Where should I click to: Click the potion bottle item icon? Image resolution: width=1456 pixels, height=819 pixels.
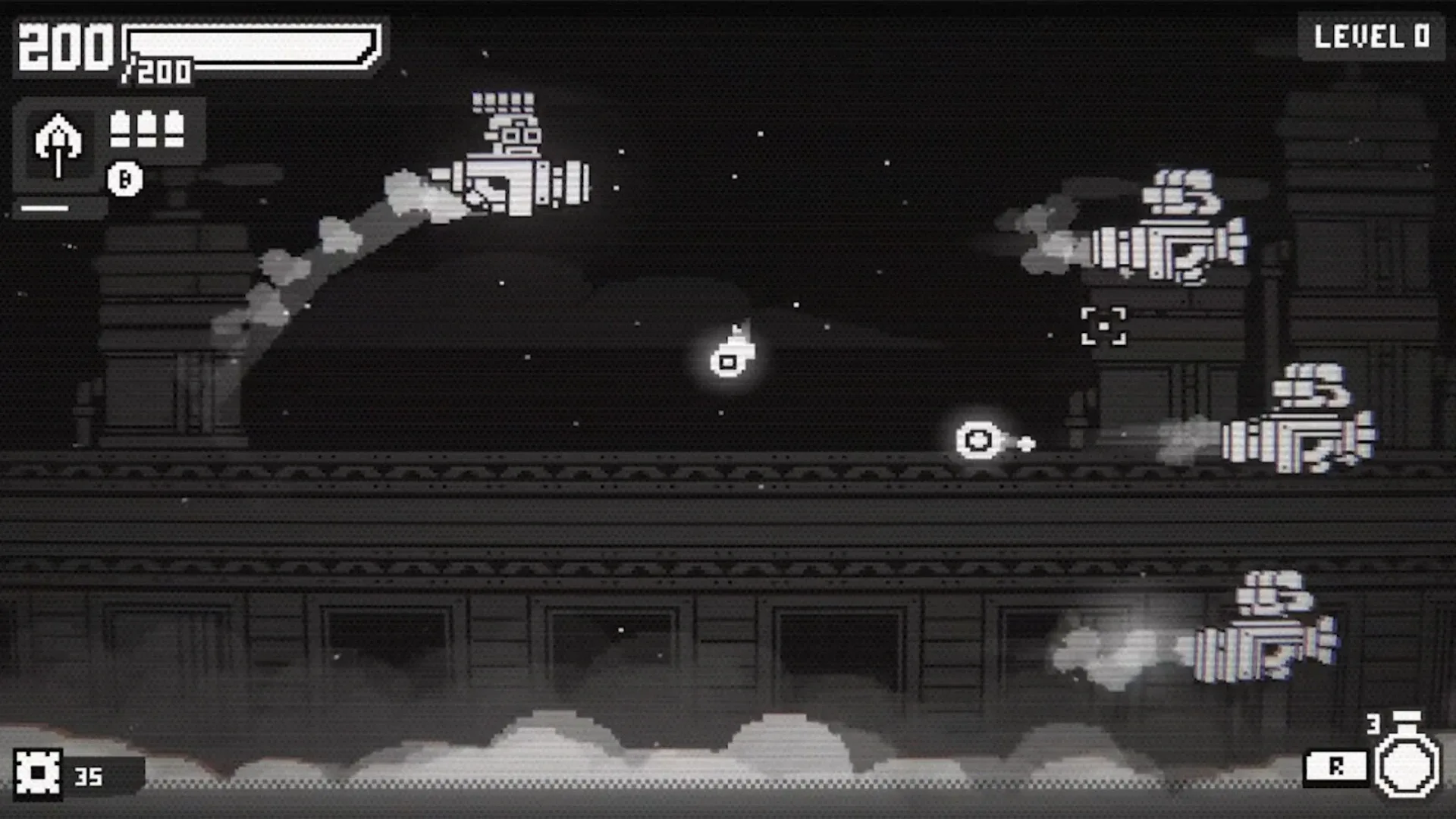click(x=1405, y=766)
